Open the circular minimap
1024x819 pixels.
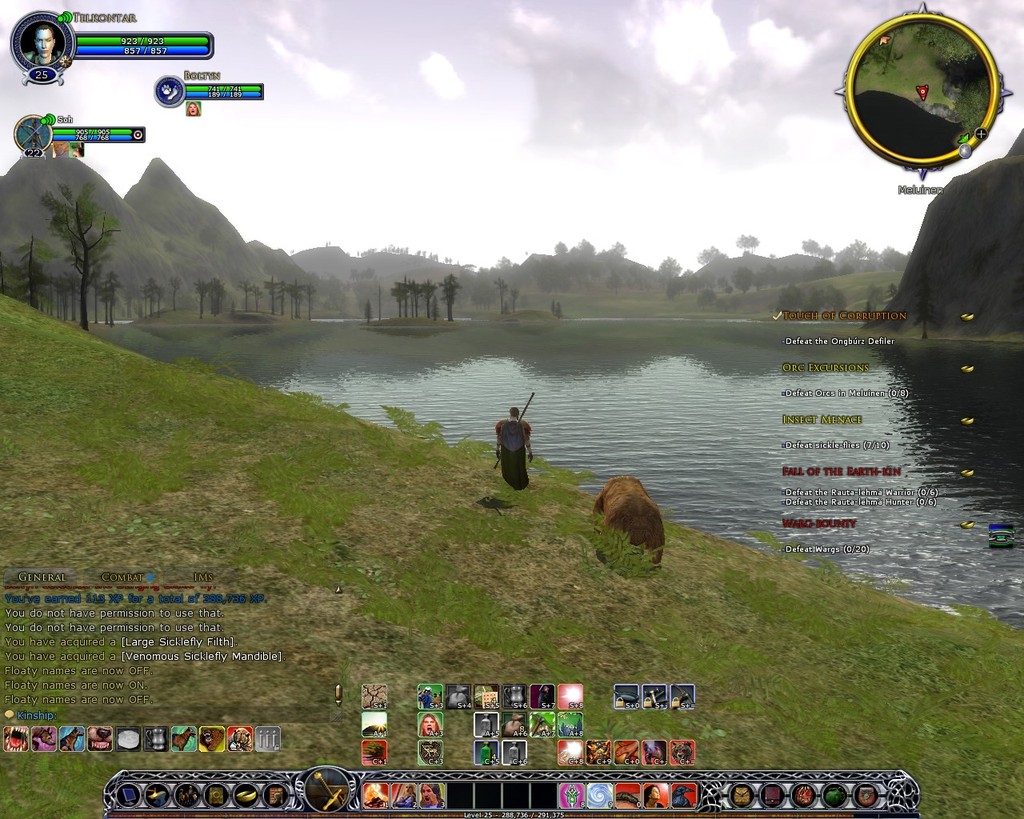click(921, 88)
